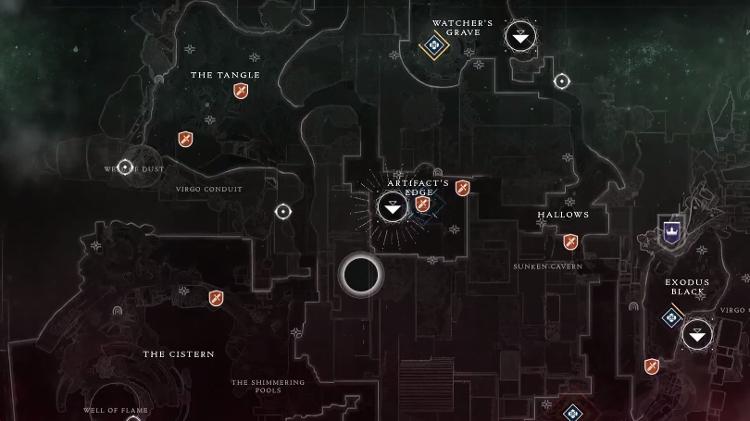This screenshot has height=421, width=750.
Task: Choose the Artifact's Edge landing zone marker
Action: point(391,207)
